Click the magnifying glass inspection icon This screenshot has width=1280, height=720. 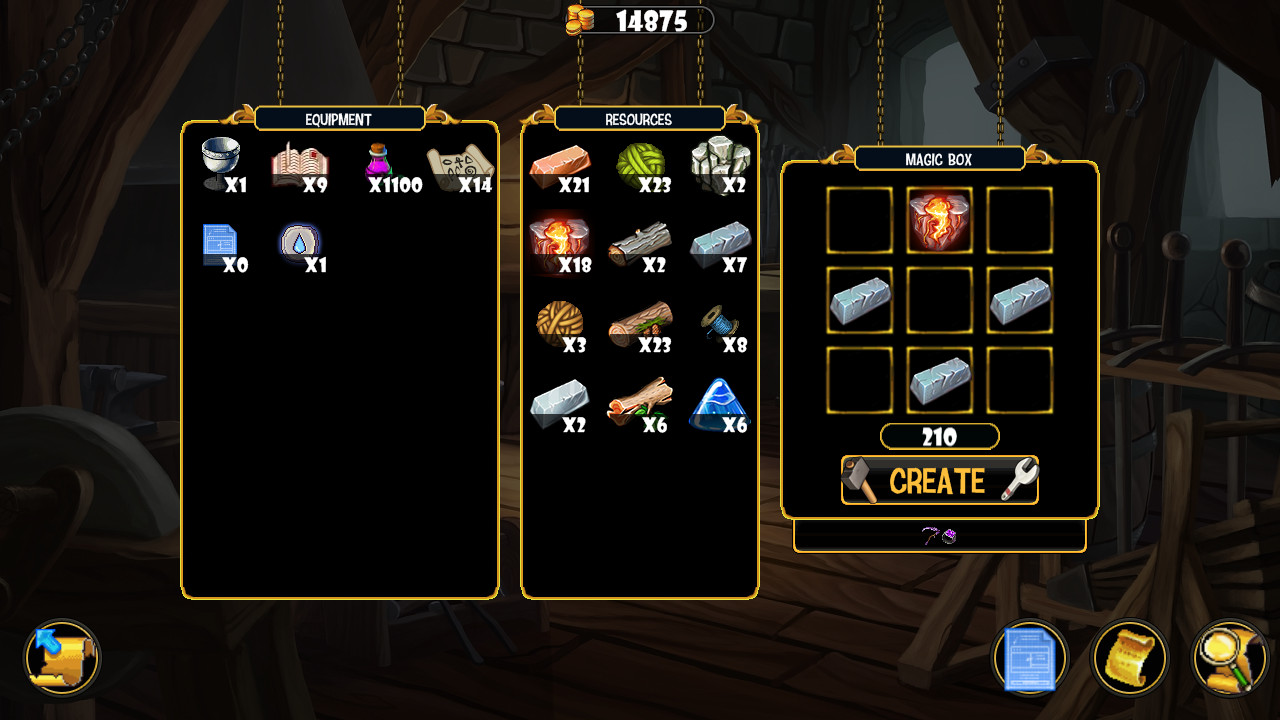[x=1230, y=658]
